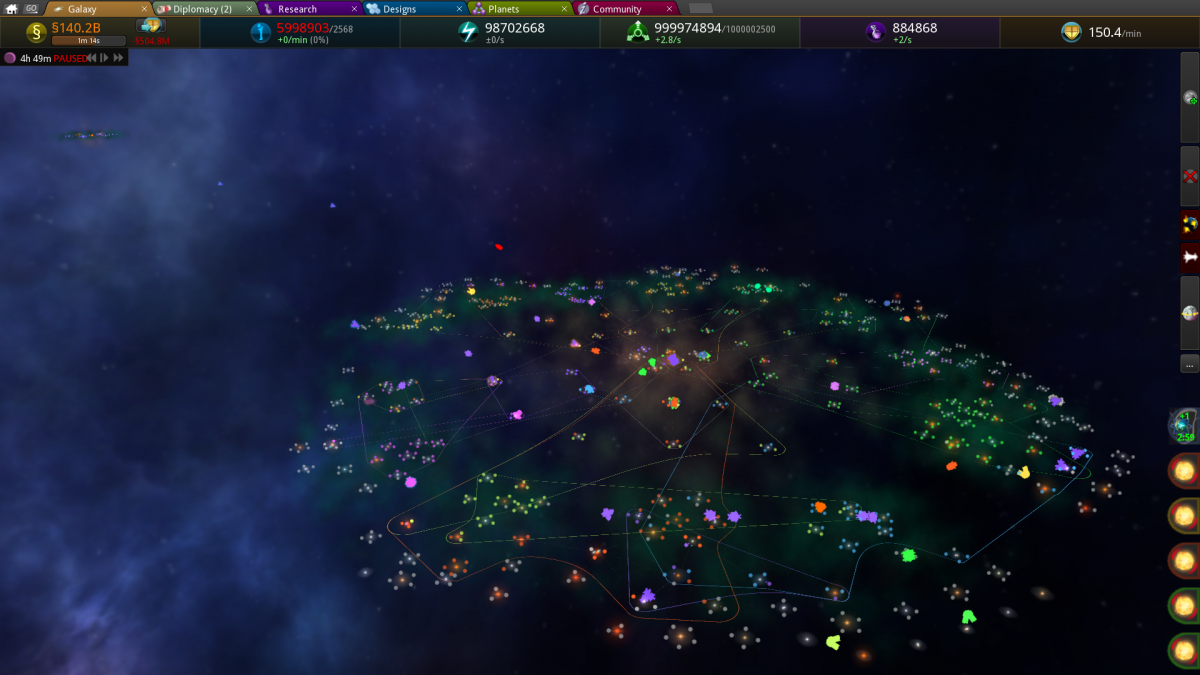Click the lightning bolt energy icon
The height and width of the screenshot is (675, 1200).
[468, 32]
